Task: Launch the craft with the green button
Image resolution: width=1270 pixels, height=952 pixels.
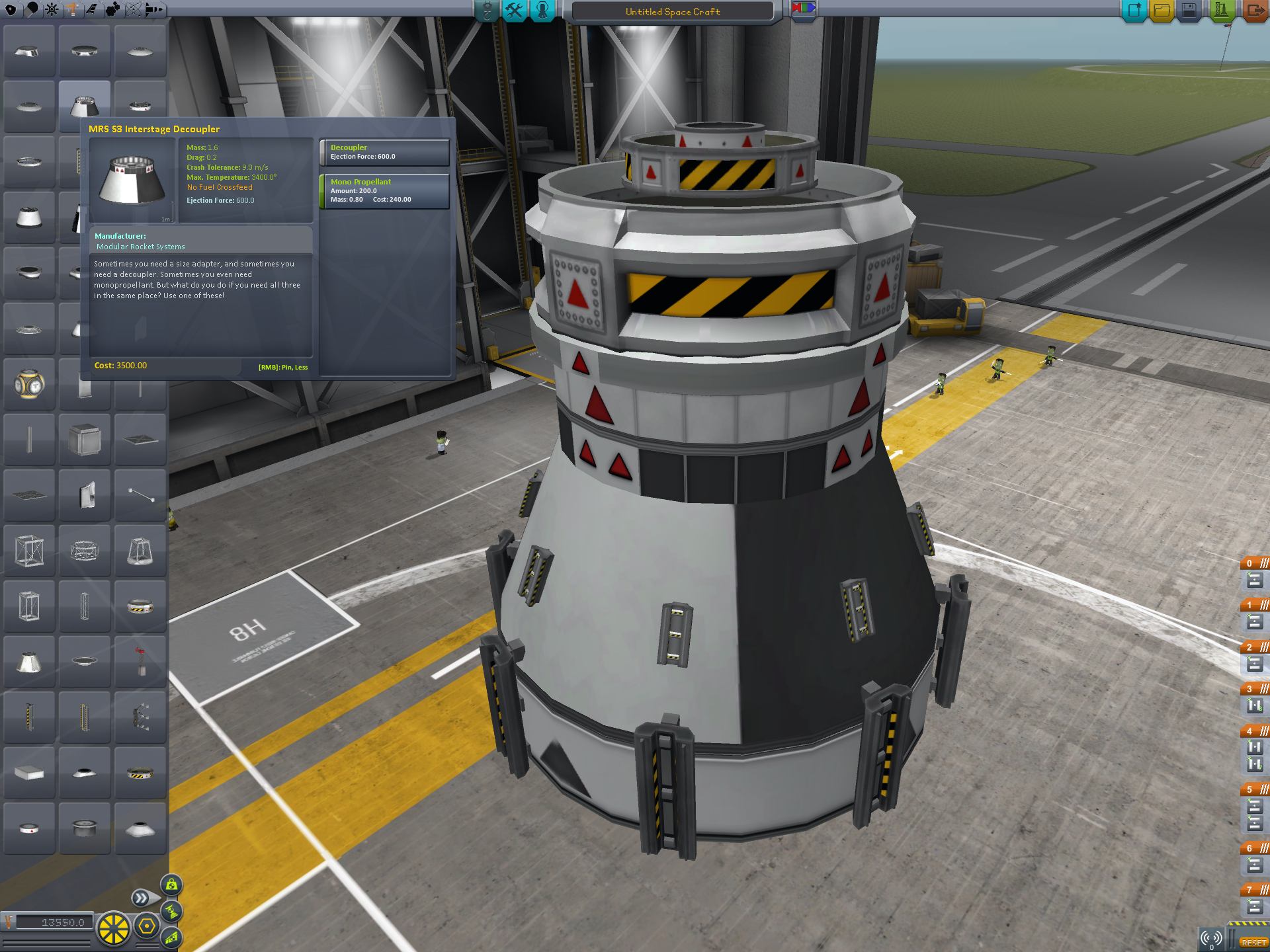Action: (1221, 11)
